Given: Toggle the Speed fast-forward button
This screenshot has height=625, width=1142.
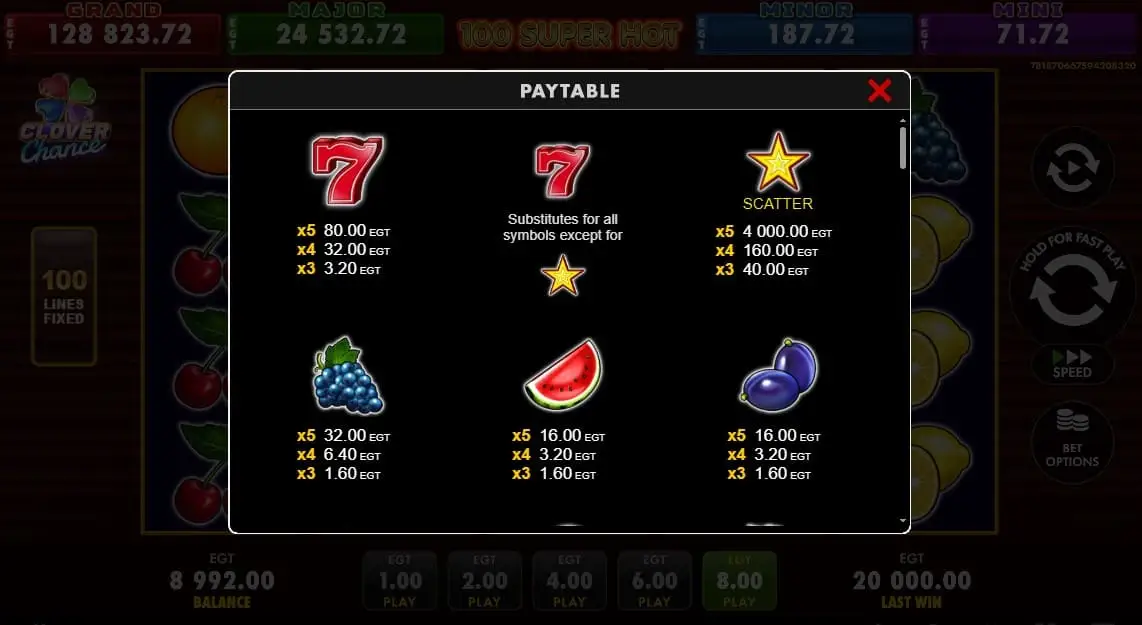Looking at the screenshot, I should 1072,362.
